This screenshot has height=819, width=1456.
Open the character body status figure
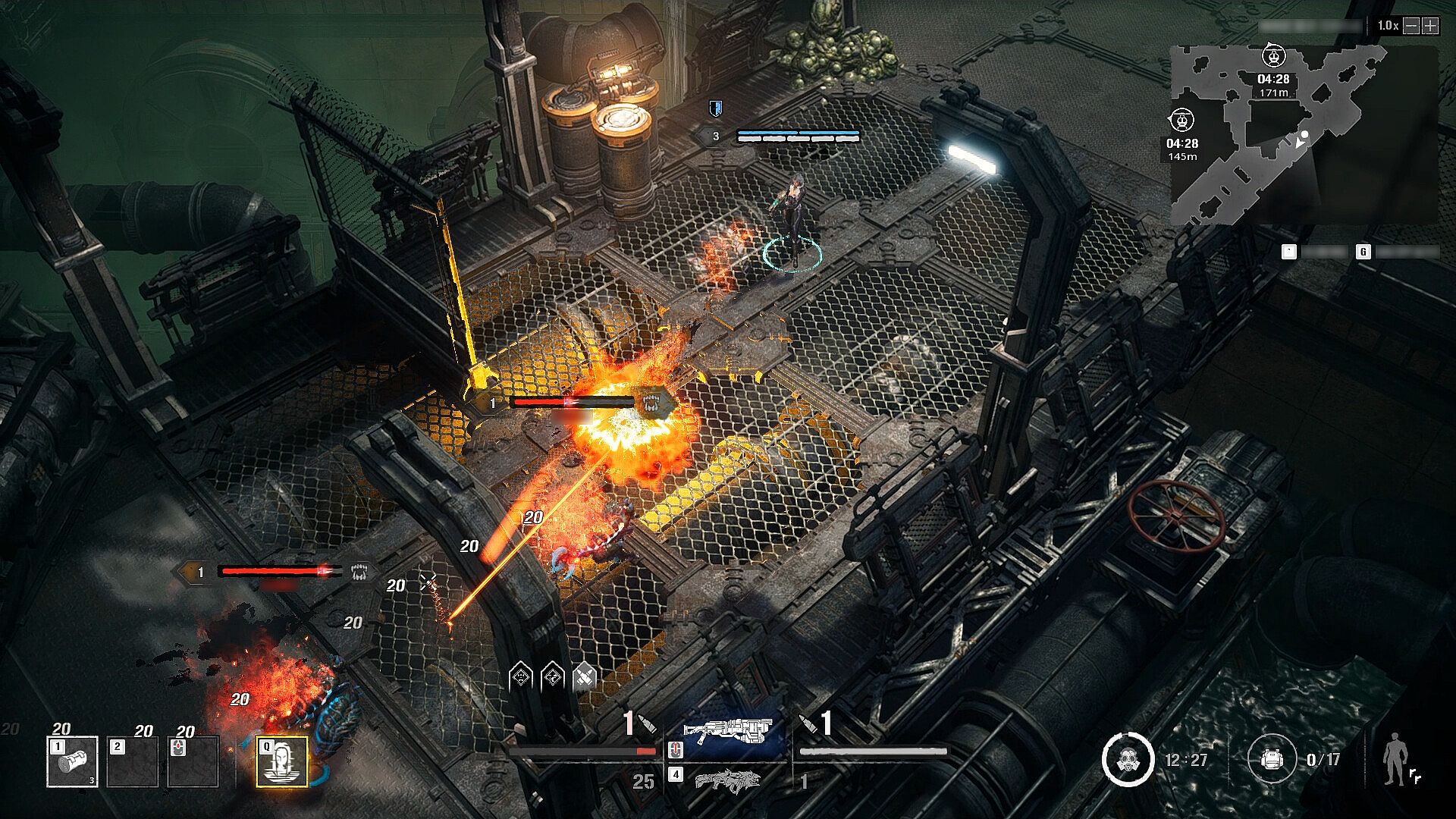(1394, 758)
